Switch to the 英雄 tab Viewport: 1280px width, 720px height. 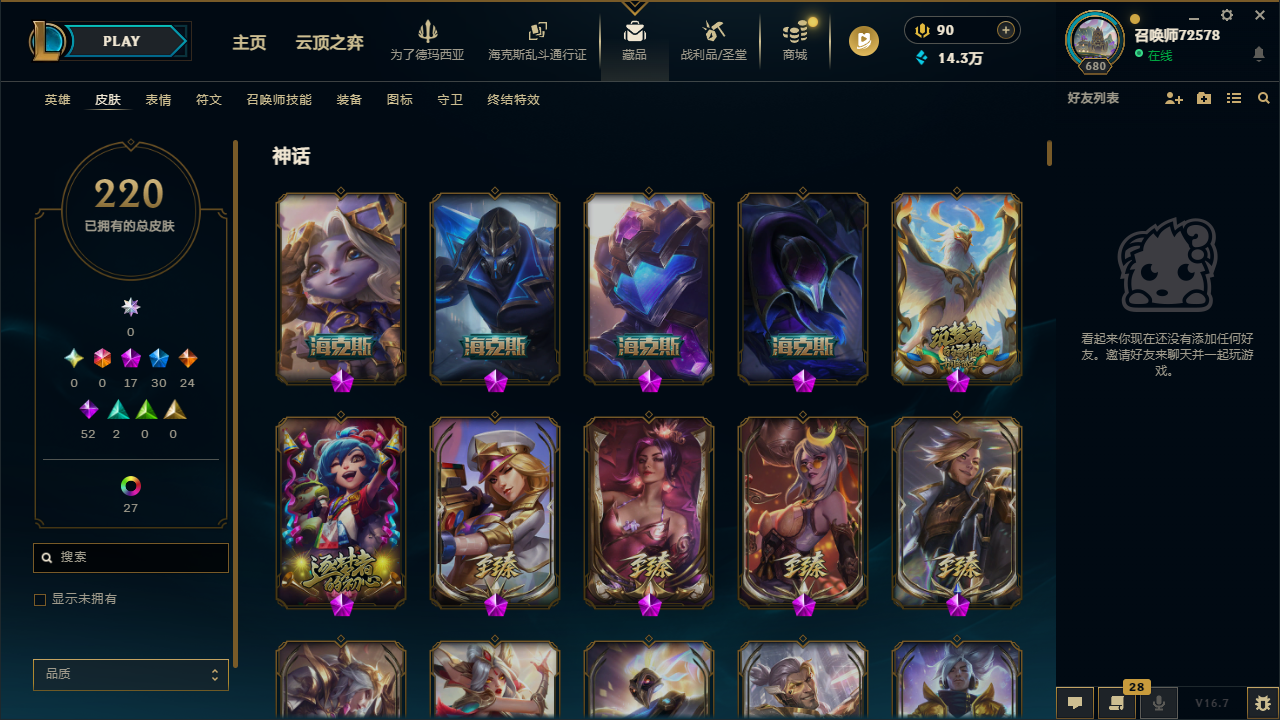[57, 99]
